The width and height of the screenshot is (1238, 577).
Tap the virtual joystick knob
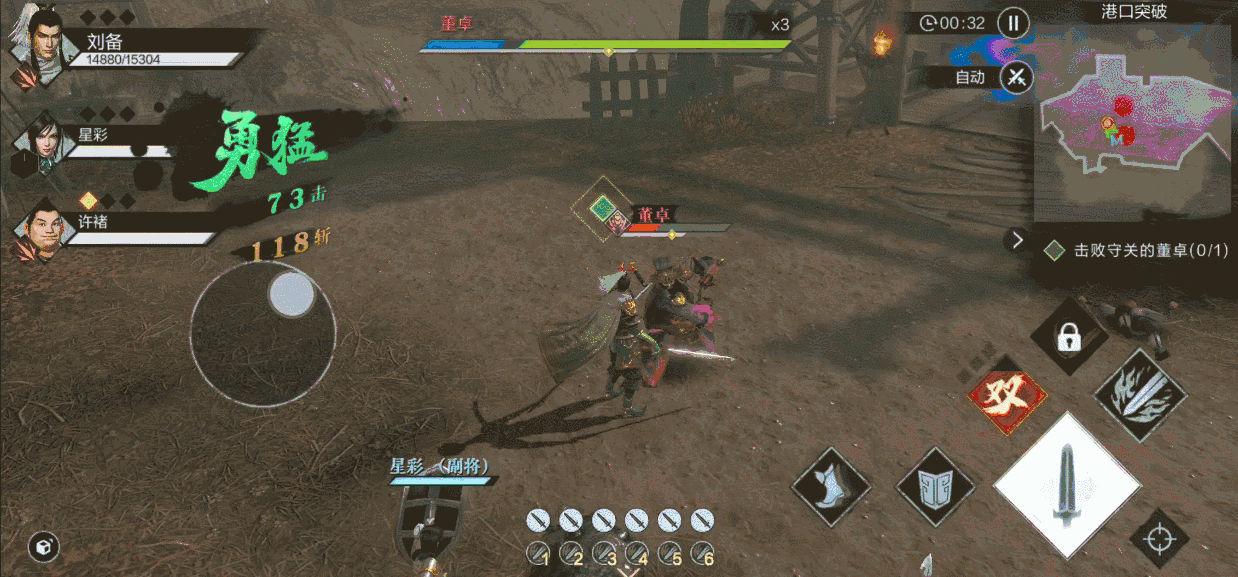click(x=292, y=295)
